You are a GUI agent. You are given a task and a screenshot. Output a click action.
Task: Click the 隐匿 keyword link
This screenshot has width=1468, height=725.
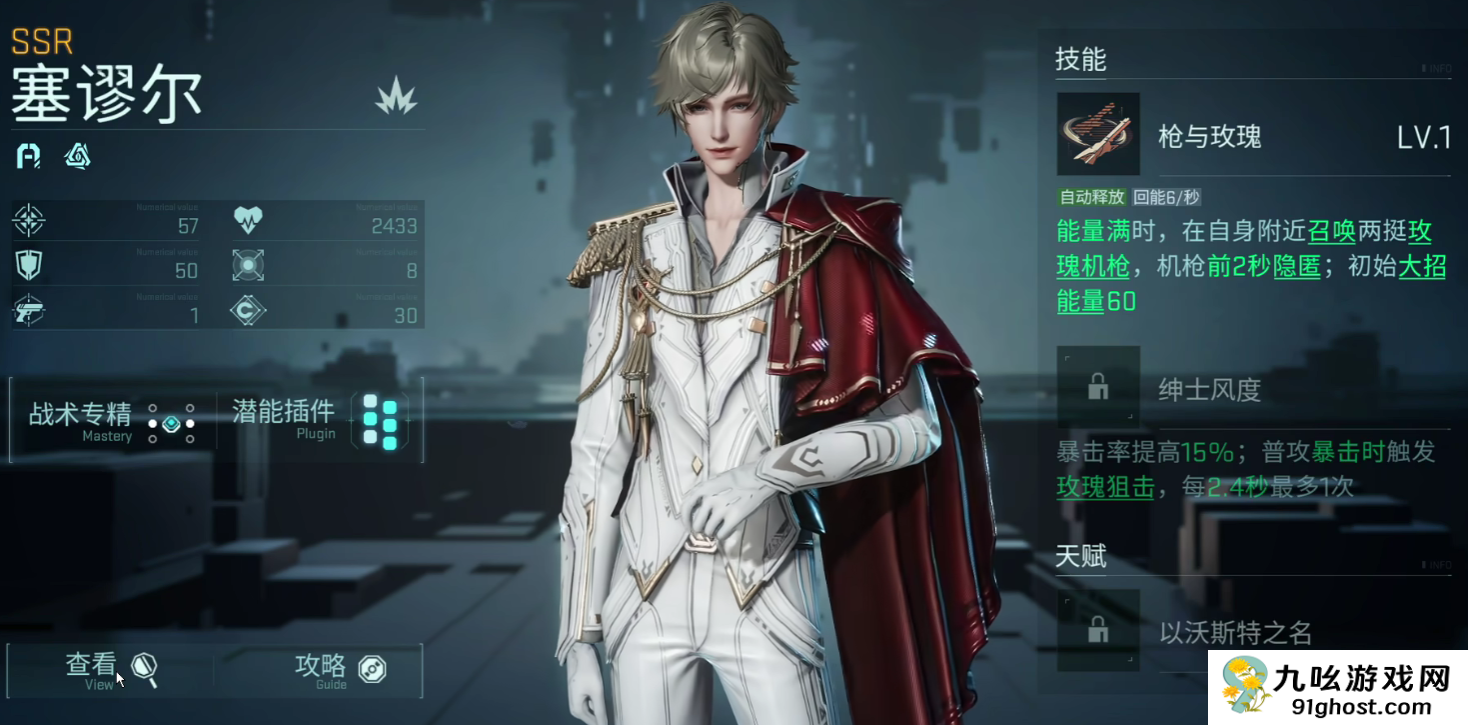(x=1298, y=266)
